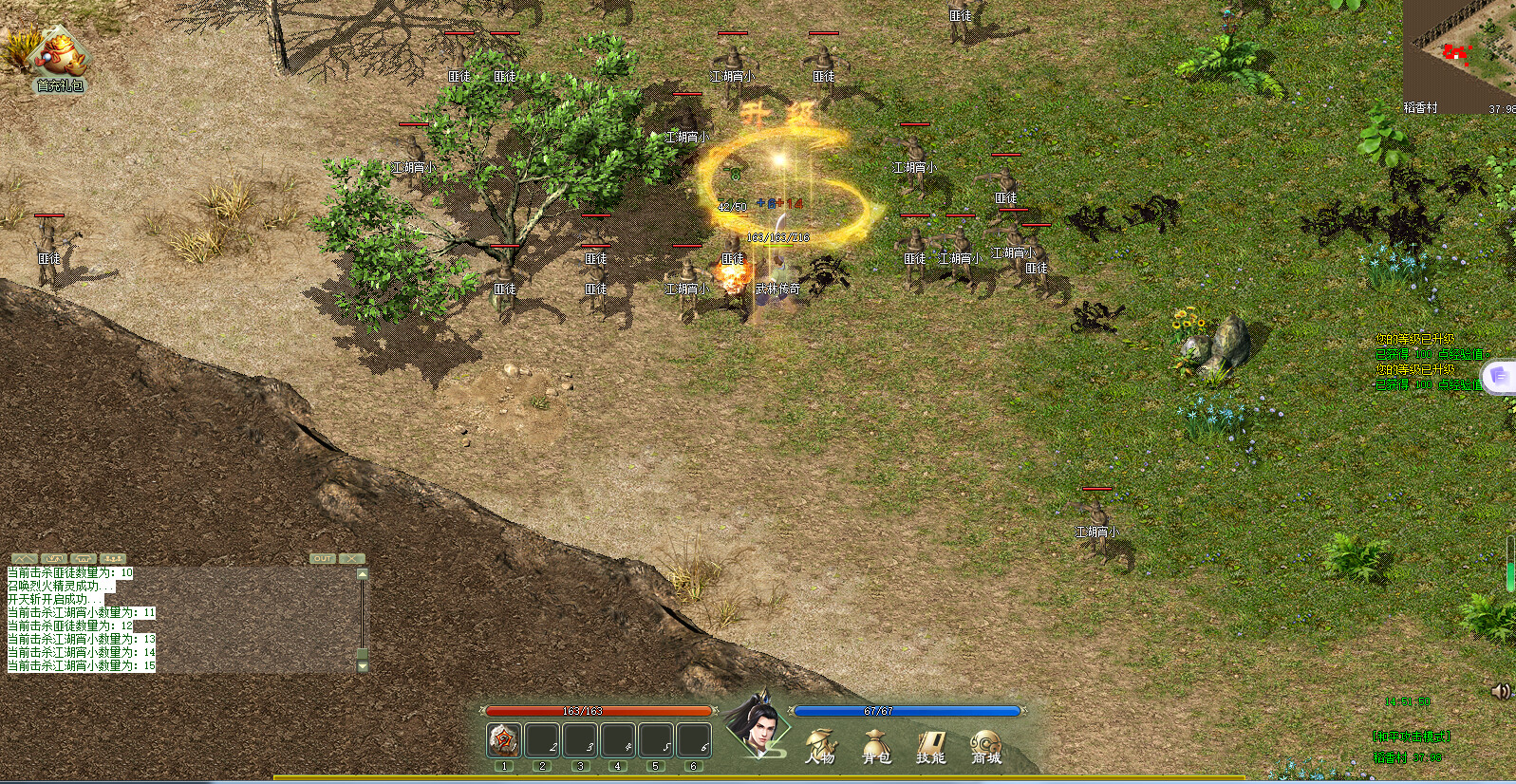Mute game sound with the speaker toggle
The image size is (1516, 784).
click(x=1500, y=691)
